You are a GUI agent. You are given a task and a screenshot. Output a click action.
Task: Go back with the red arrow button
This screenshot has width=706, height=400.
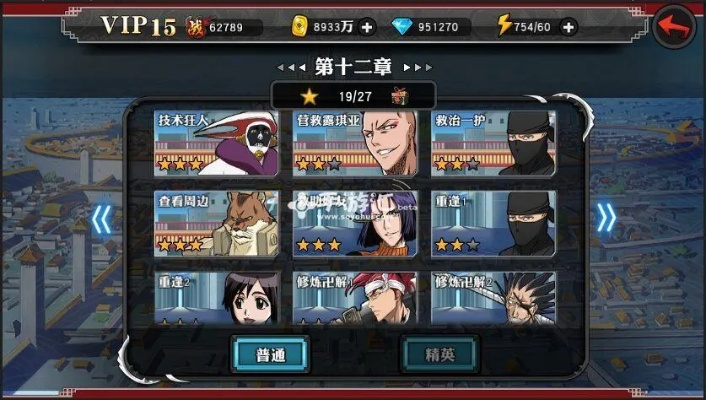pos(676,28)
